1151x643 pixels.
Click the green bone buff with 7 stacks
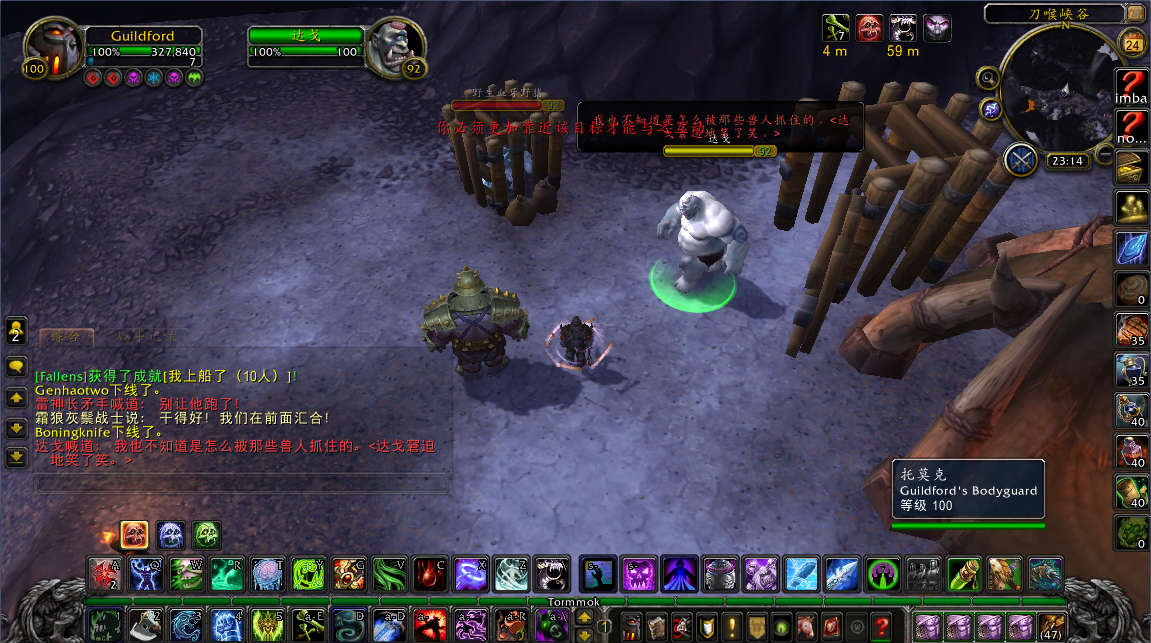pyautogui.click(x=836, y=28)
